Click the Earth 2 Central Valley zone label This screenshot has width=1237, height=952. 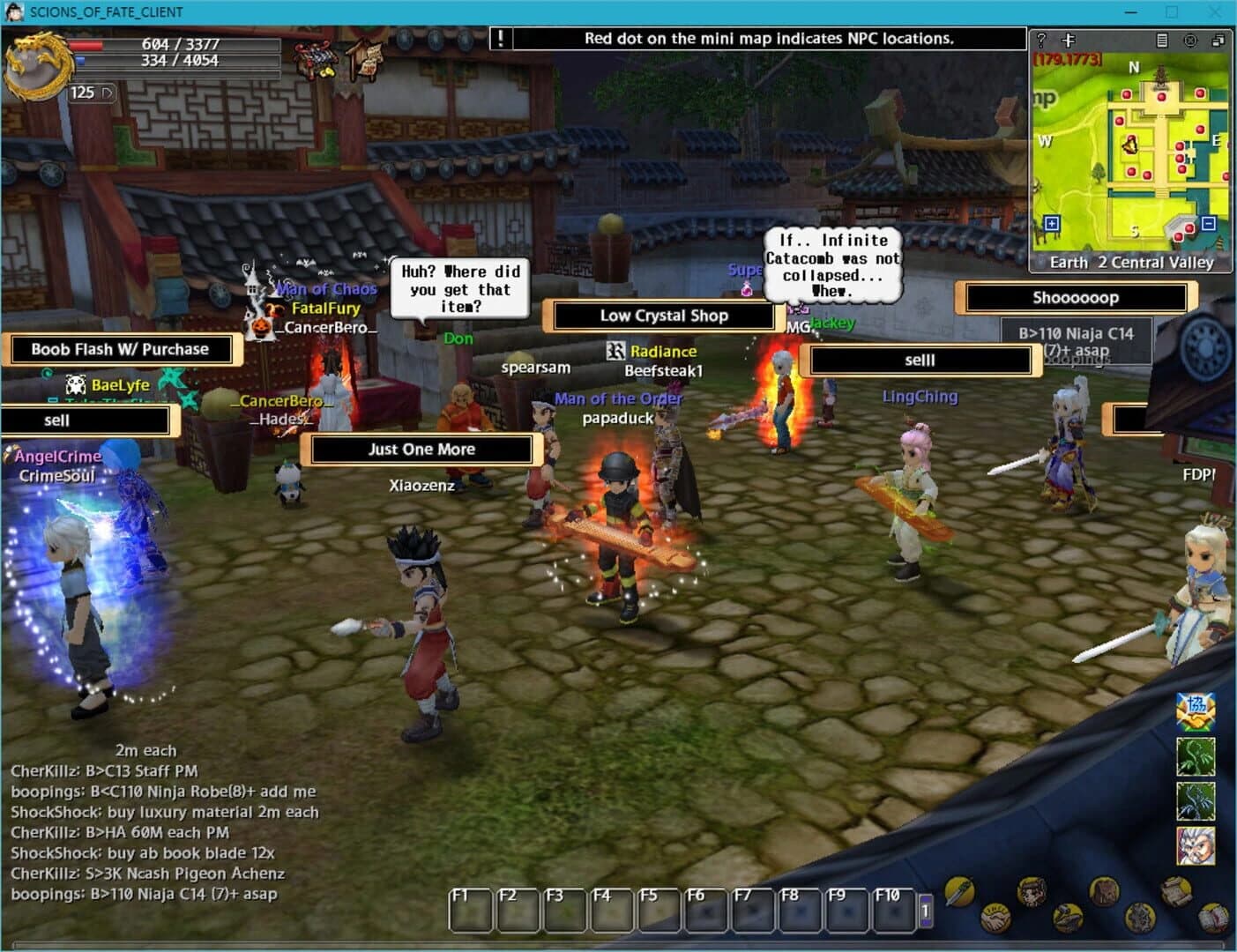[1131, 262]
